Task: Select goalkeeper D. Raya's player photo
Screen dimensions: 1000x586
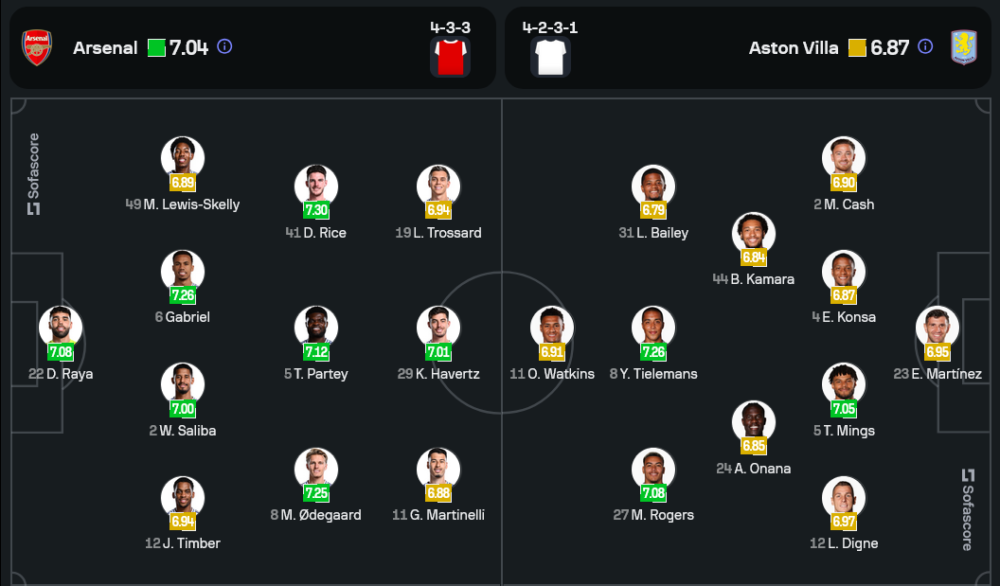Action: pyautogui.click(x=61, y=327)
